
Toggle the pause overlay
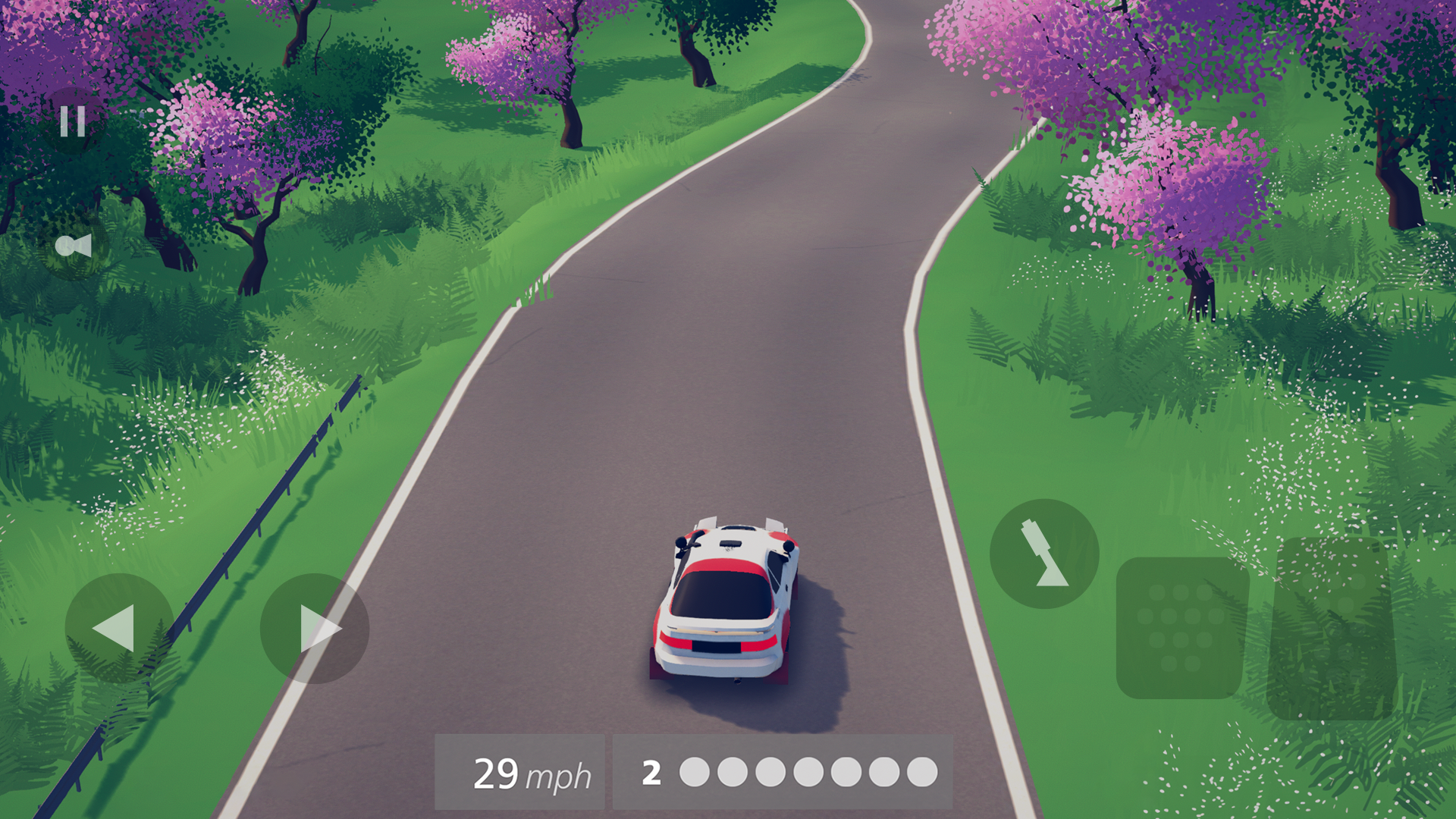(71, 120)
